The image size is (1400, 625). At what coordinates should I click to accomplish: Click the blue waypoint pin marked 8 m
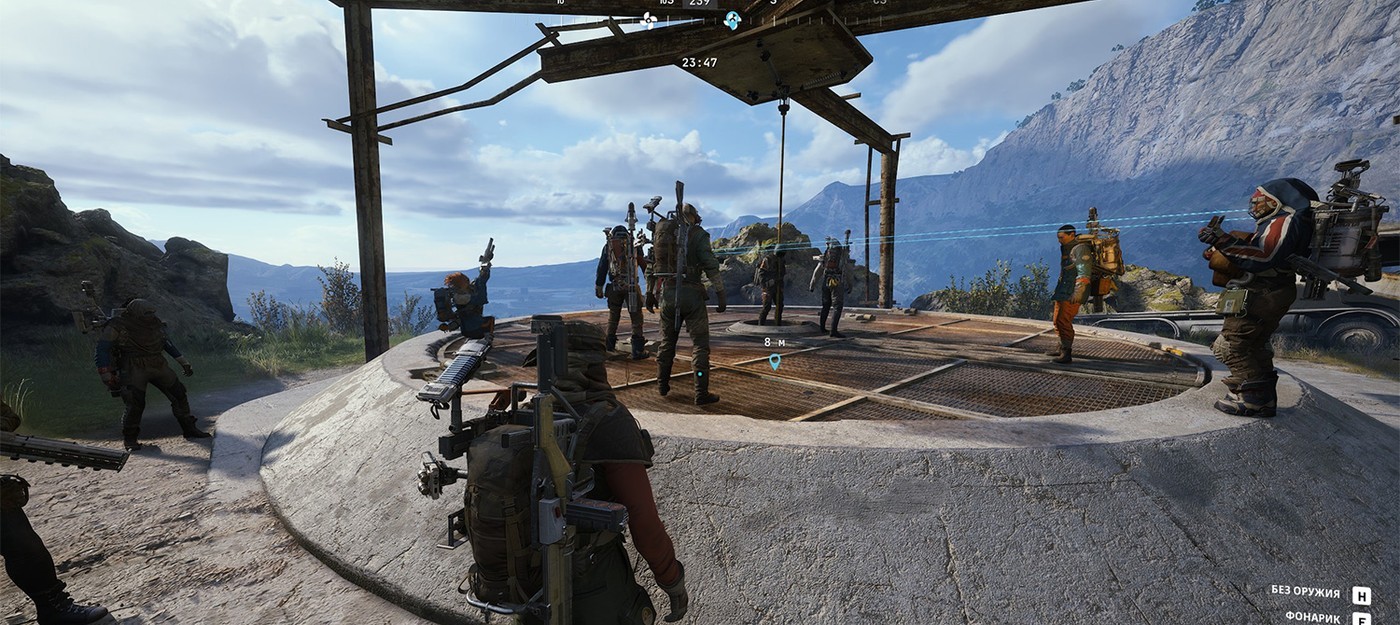pyautogui.click(x=774, y=361)
